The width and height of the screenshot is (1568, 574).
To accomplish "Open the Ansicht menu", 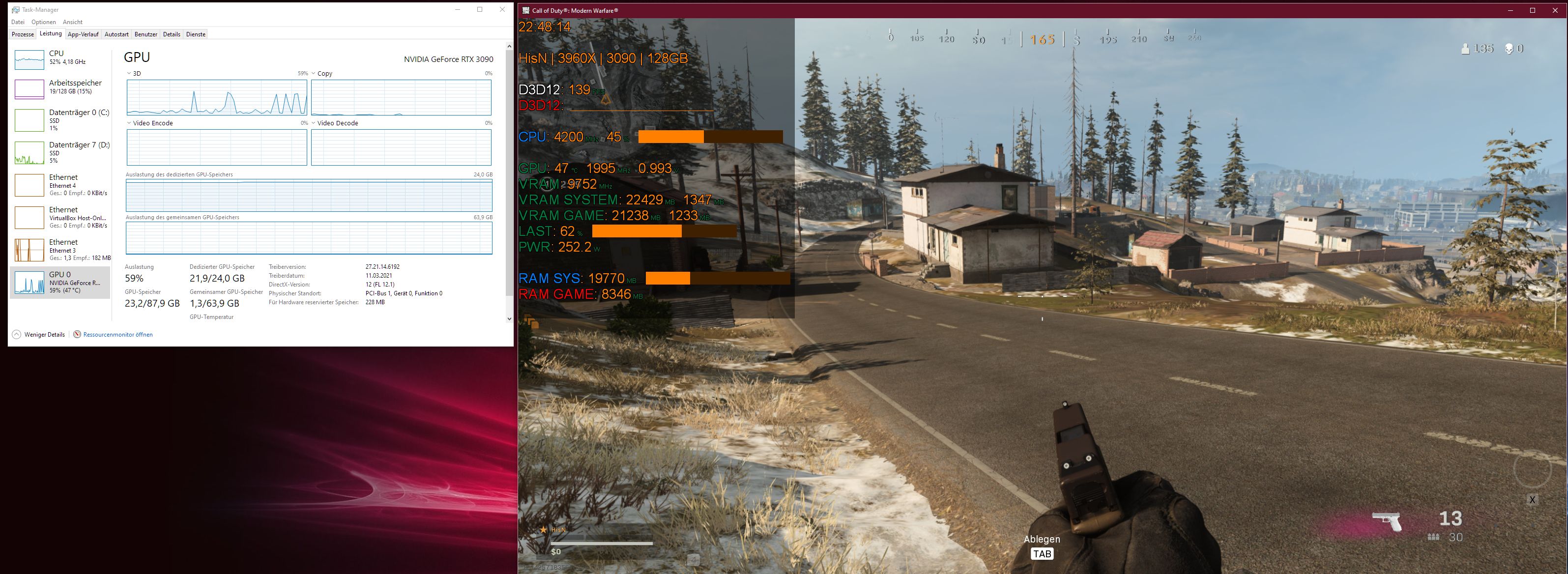I will tap(72, 21).
